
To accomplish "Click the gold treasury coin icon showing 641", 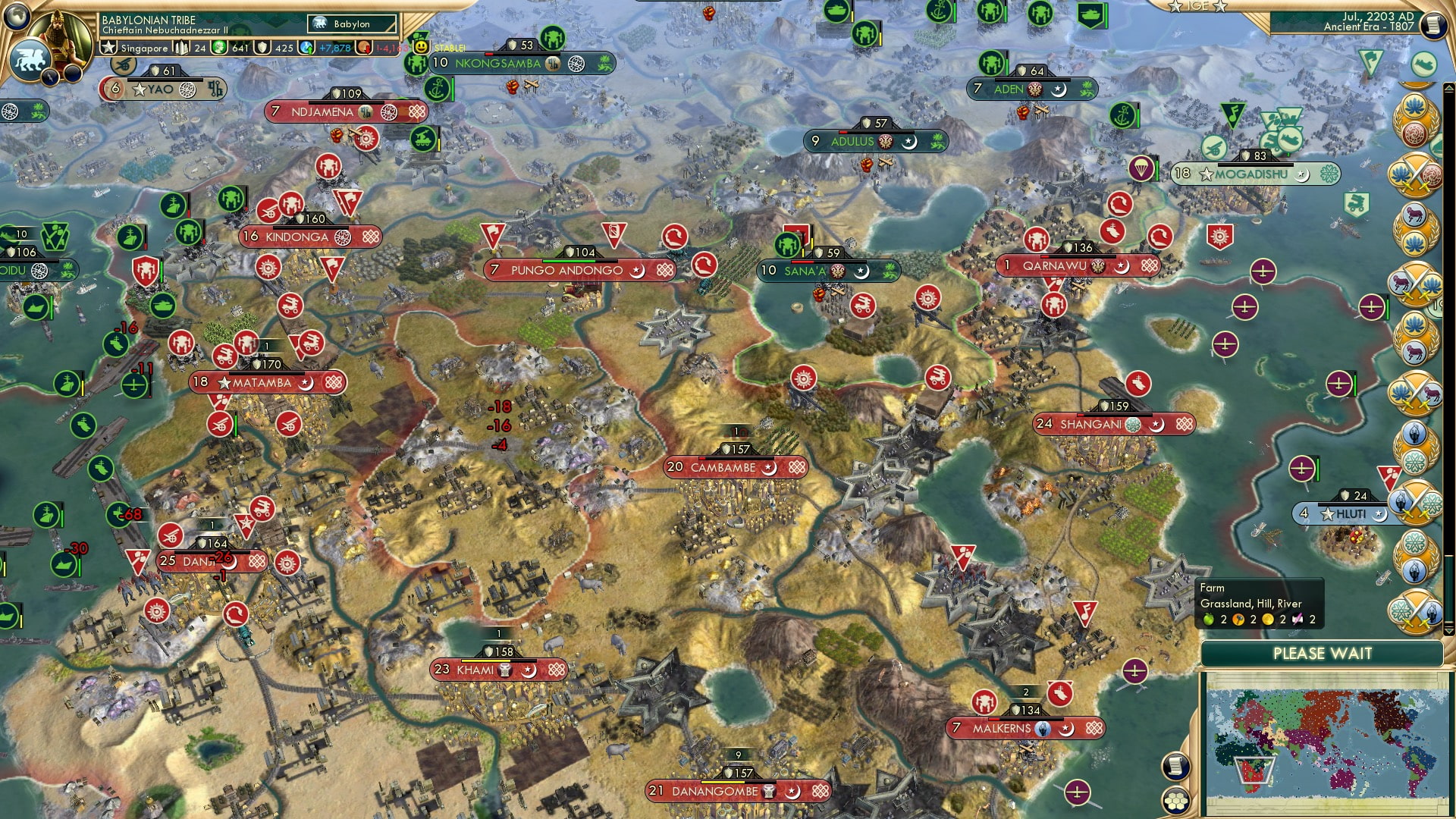I will pos(219,48).
